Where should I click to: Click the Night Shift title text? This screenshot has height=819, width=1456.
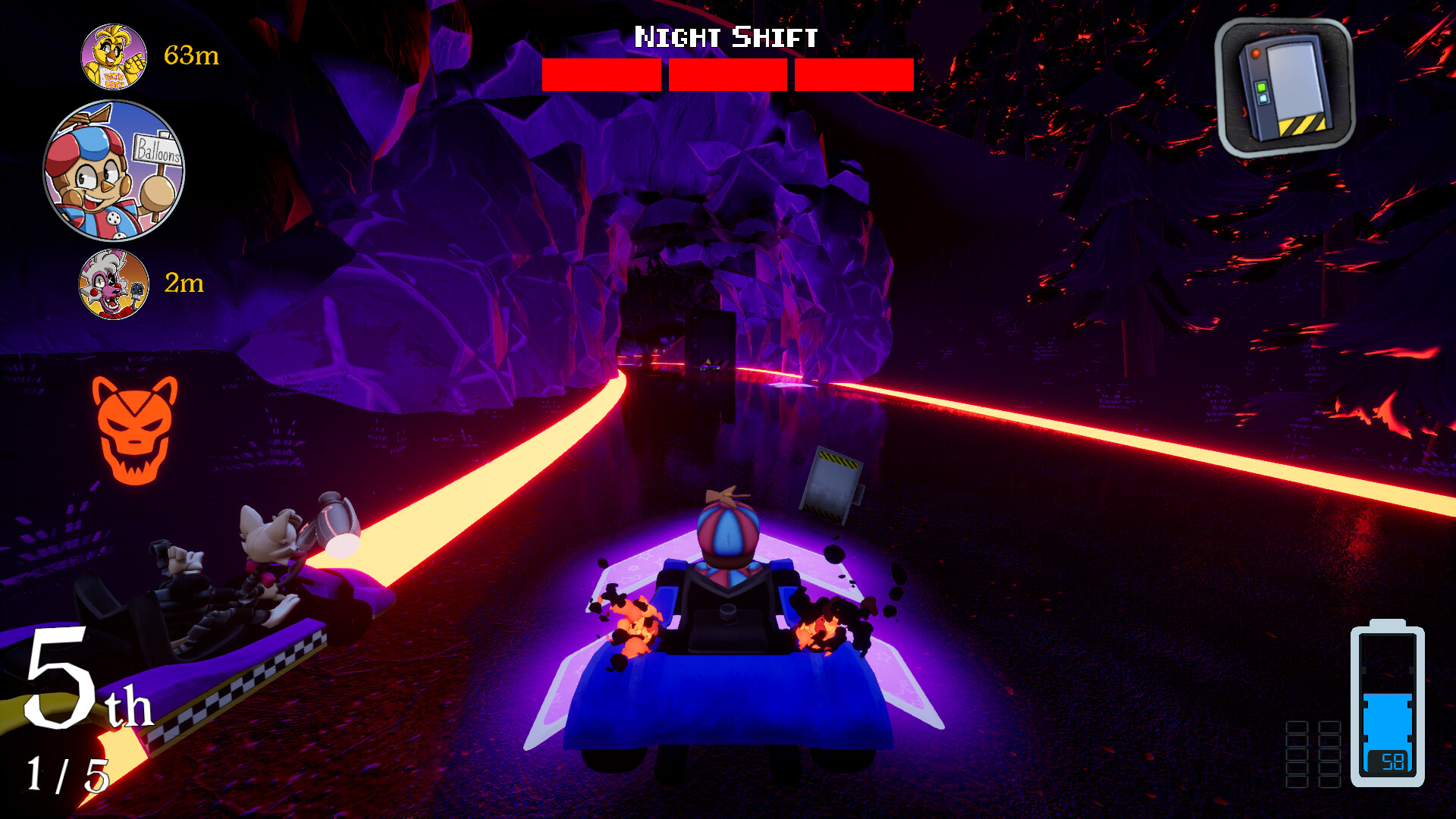coord(727,34)
